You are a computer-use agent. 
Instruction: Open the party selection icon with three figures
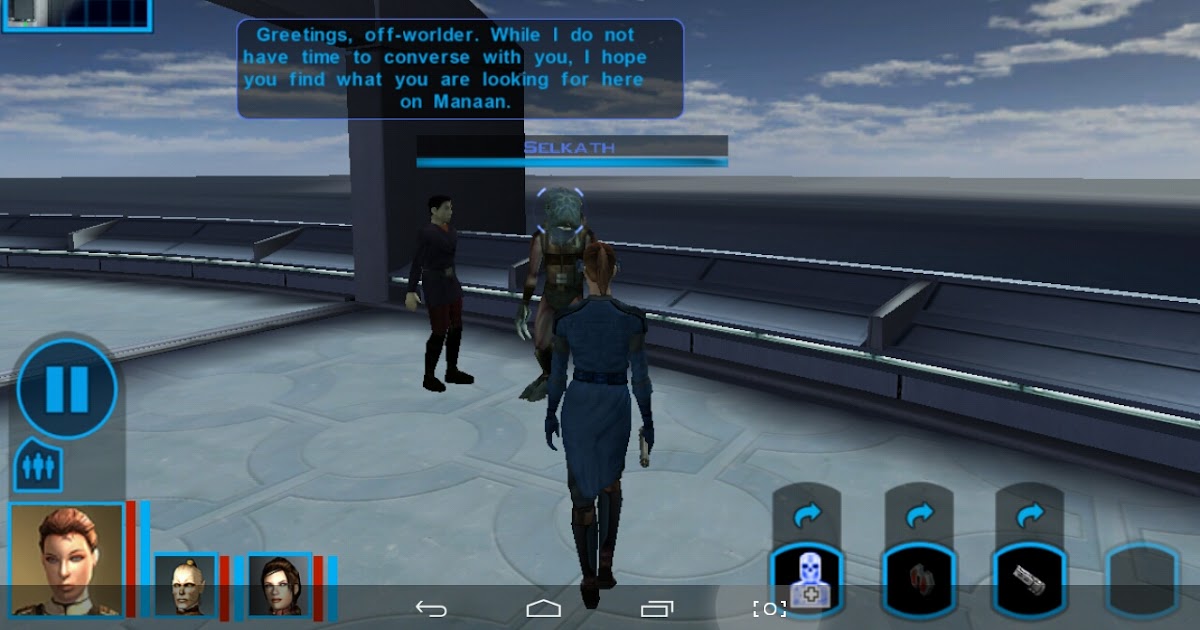[38, 466]
